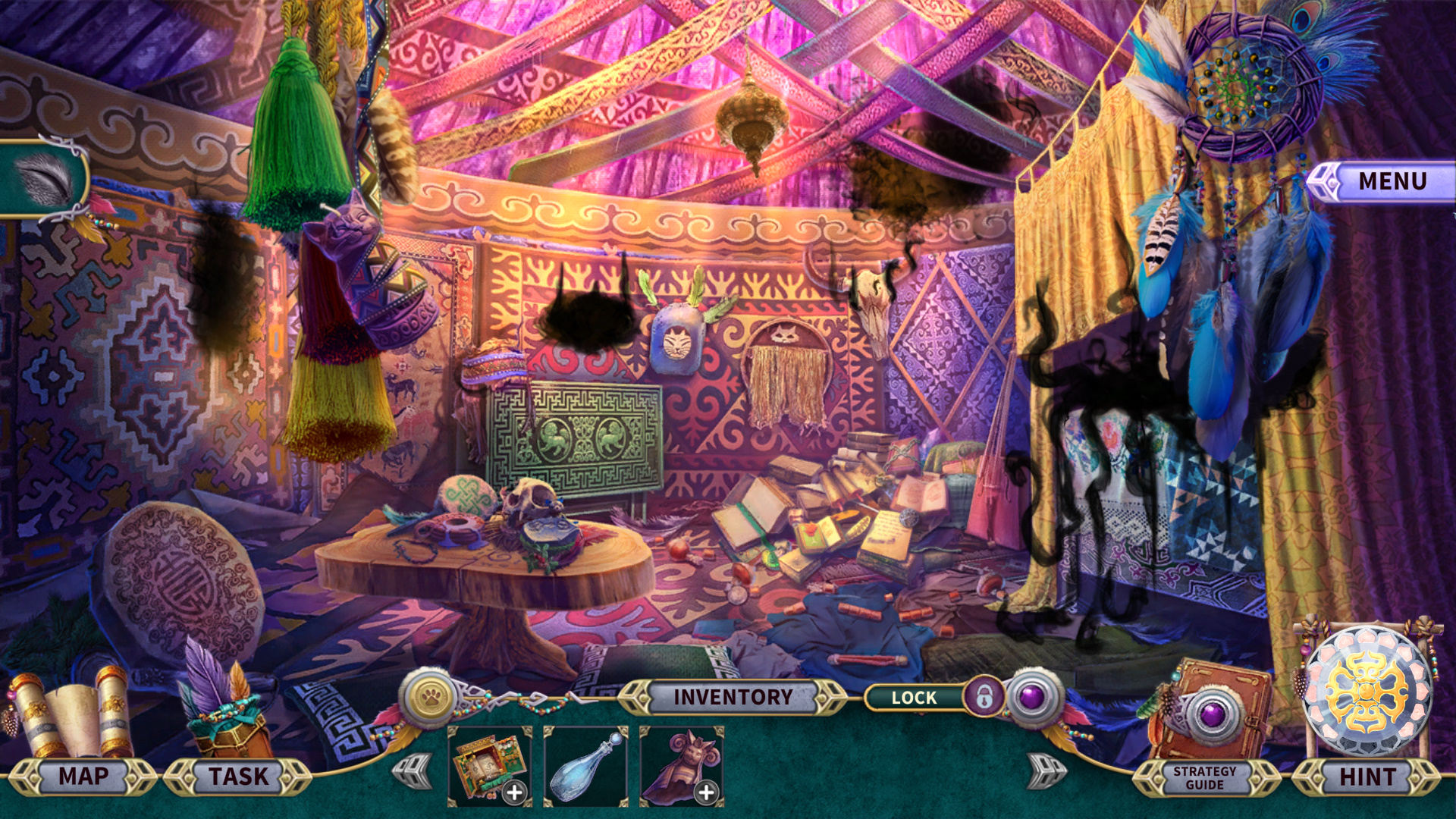Select the open box inventory item
Screen dimensions: 1456x819
pyautogui.click(x=489, y=766)
